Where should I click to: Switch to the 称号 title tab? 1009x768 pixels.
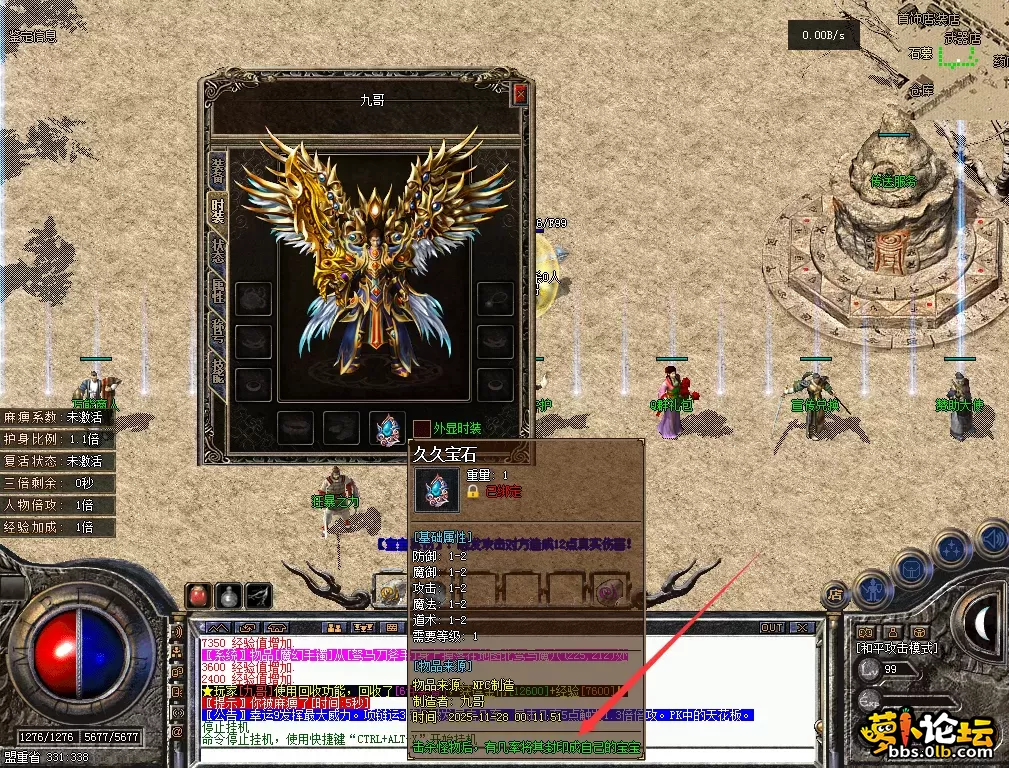click(x=217, y=329)
